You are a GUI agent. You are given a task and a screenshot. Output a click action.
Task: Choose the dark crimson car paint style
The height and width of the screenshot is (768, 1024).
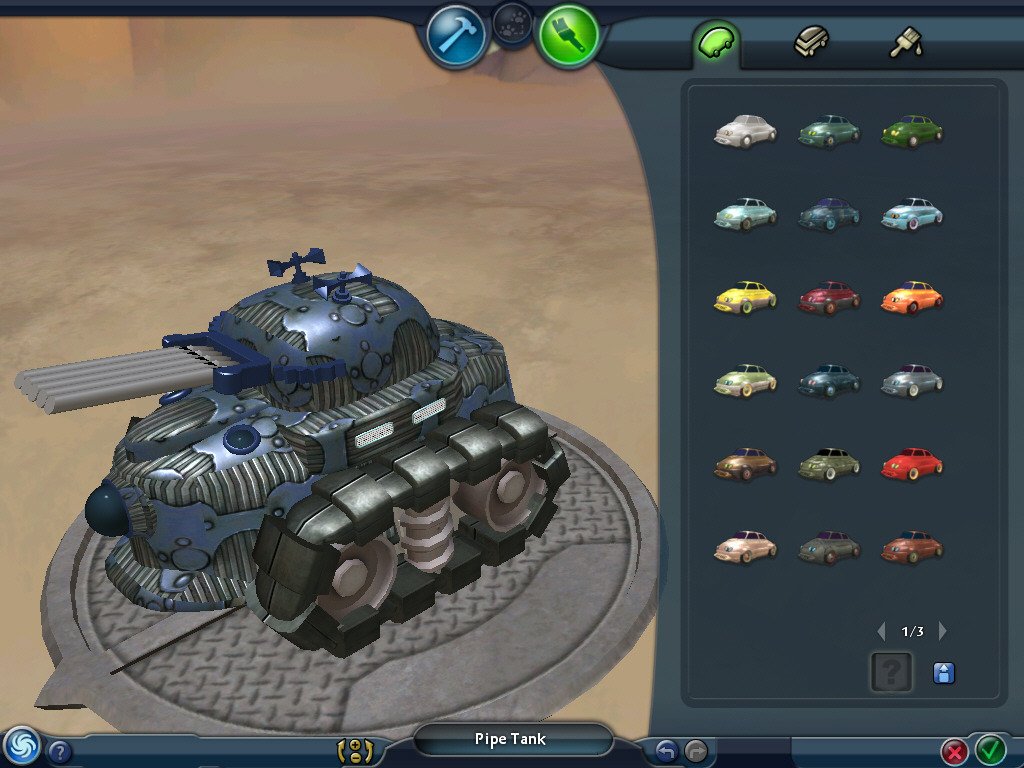tap(829, 297)
